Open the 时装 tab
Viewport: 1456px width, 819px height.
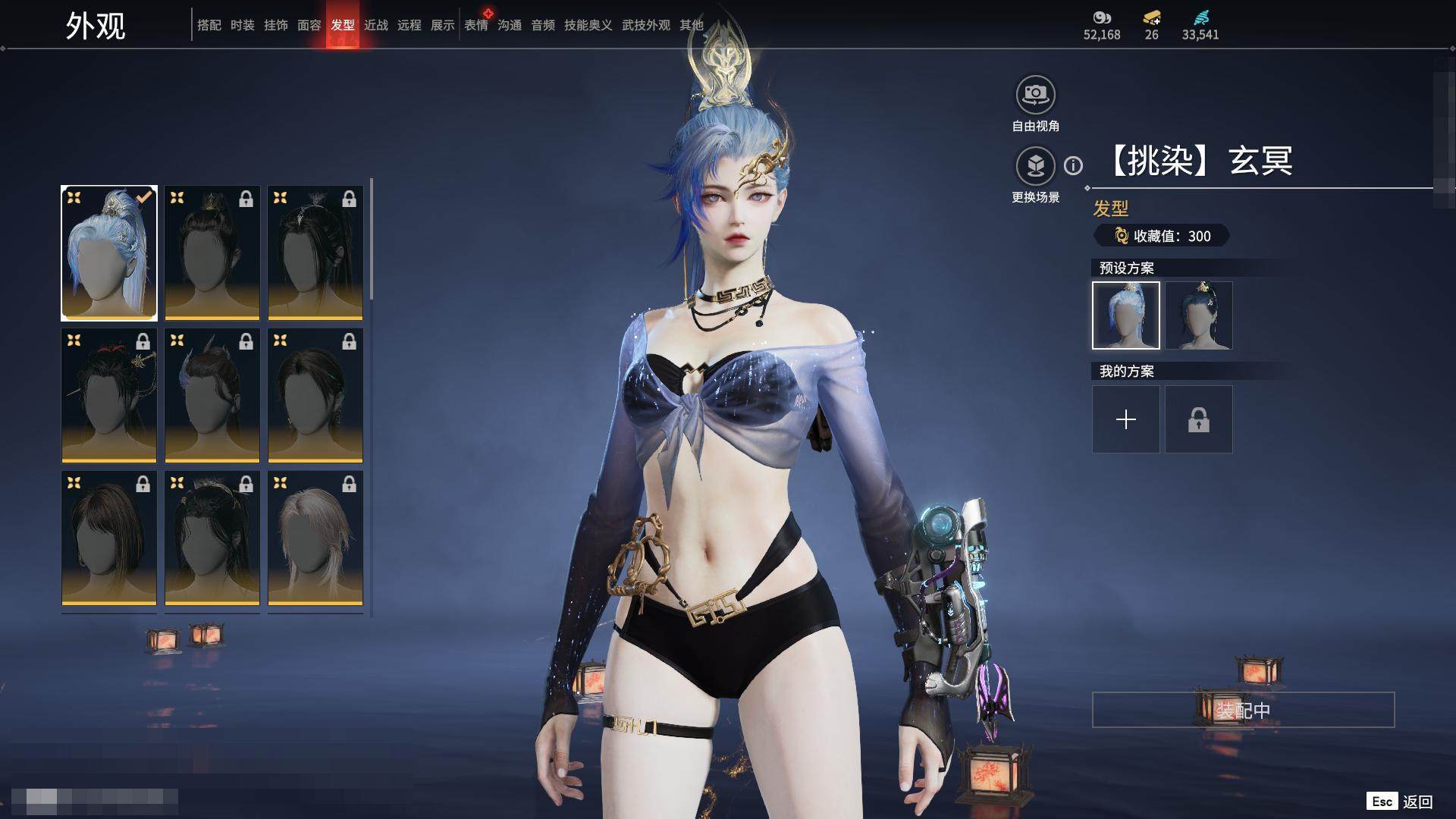pos(243,25)
